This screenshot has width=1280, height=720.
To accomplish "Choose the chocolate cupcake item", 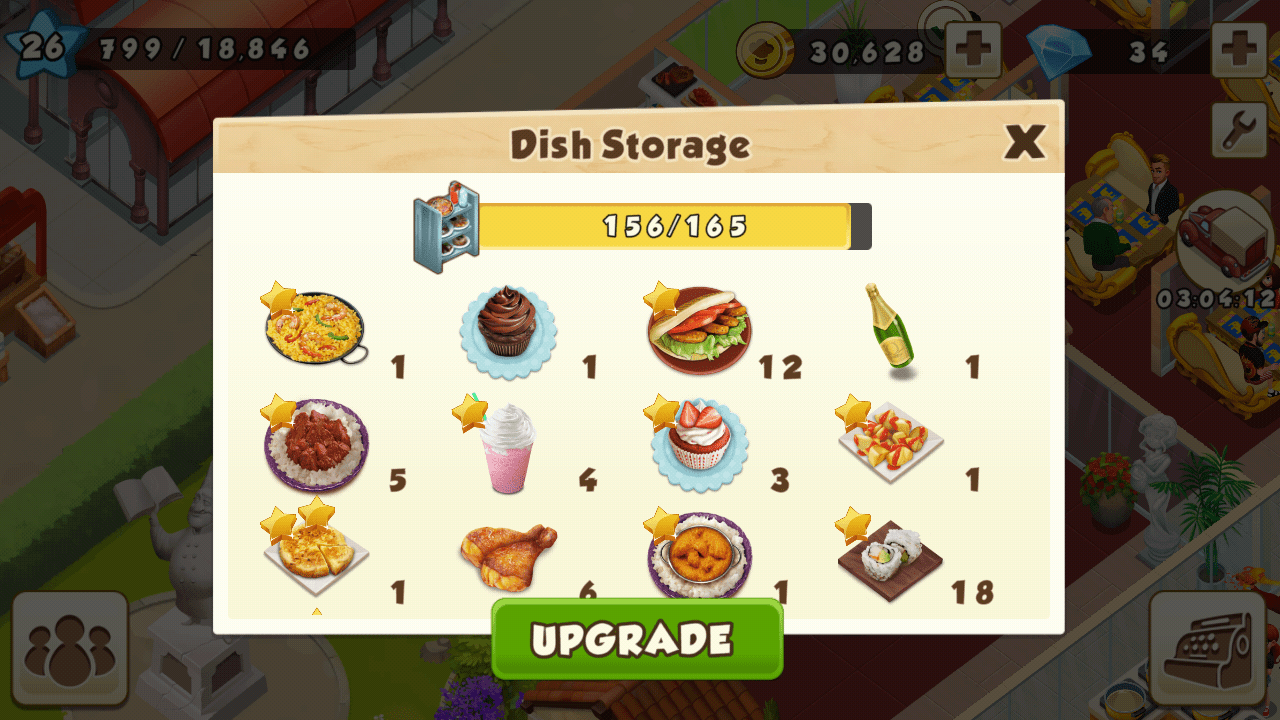I will (x=508, y=328).
